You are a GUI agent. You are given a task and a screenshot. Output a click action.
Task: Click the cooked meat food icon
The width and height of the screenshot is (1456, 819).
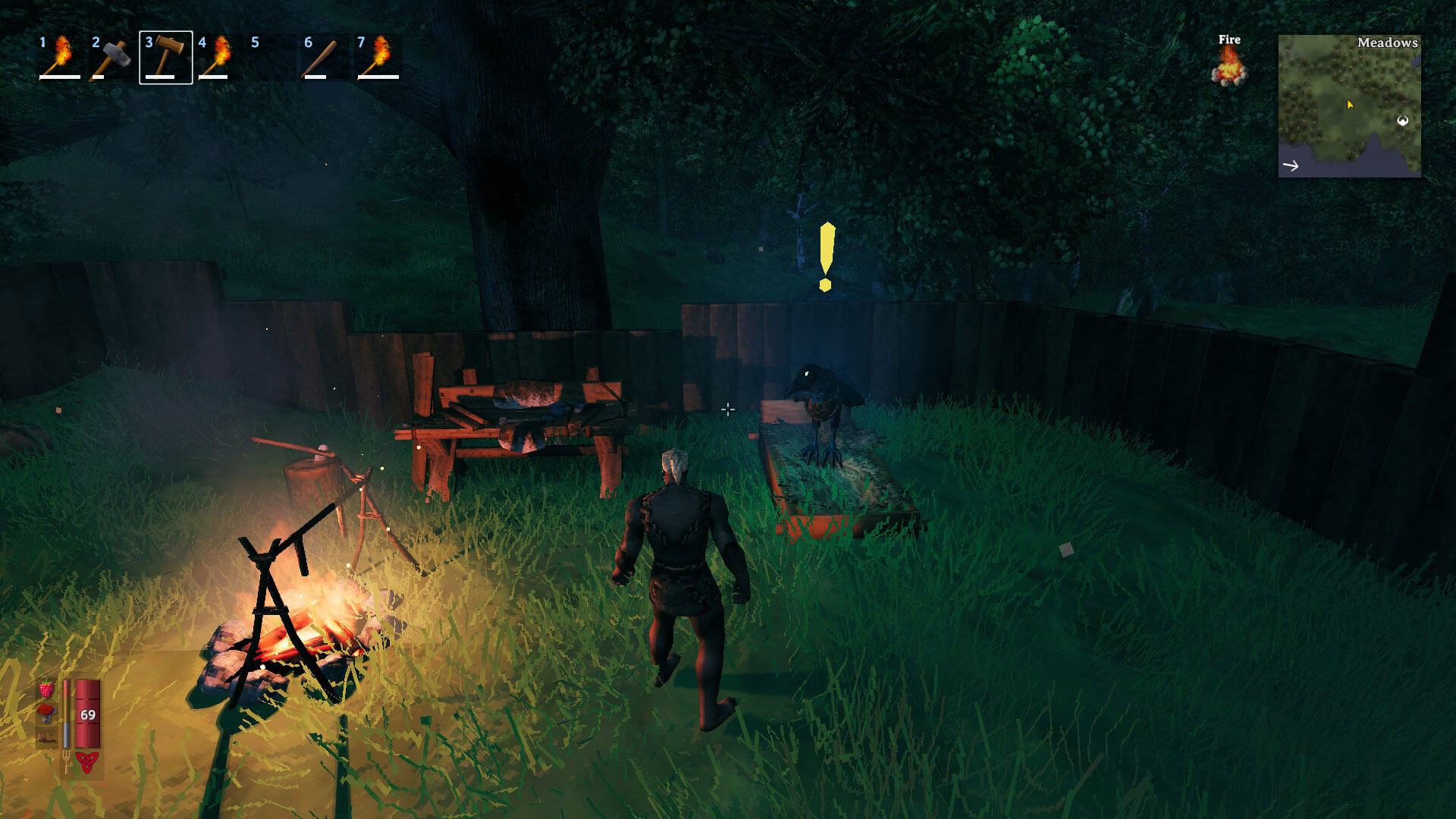tap(47, 736)
